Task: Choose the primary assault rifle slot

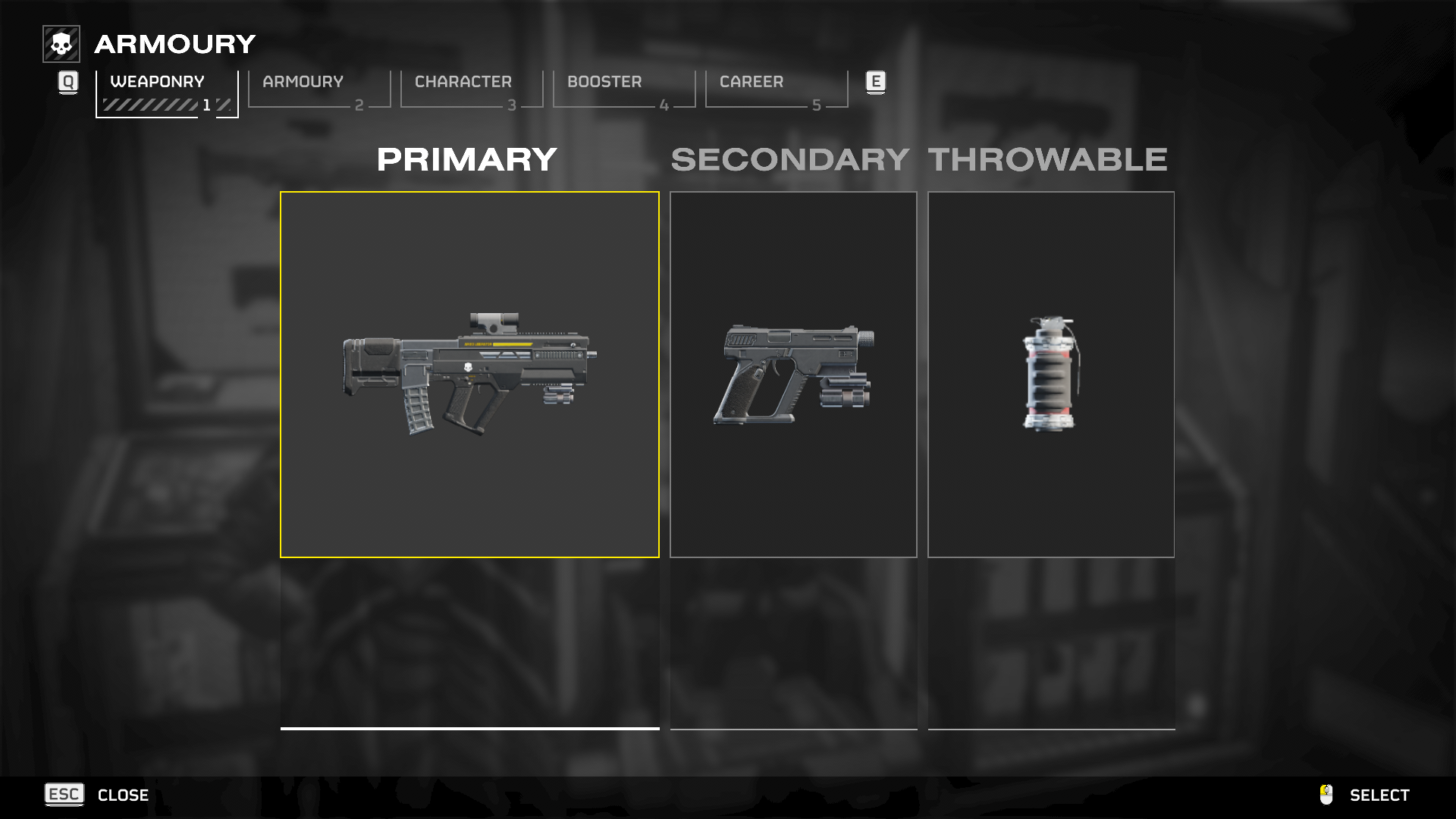Action: (x=469, y=375)
